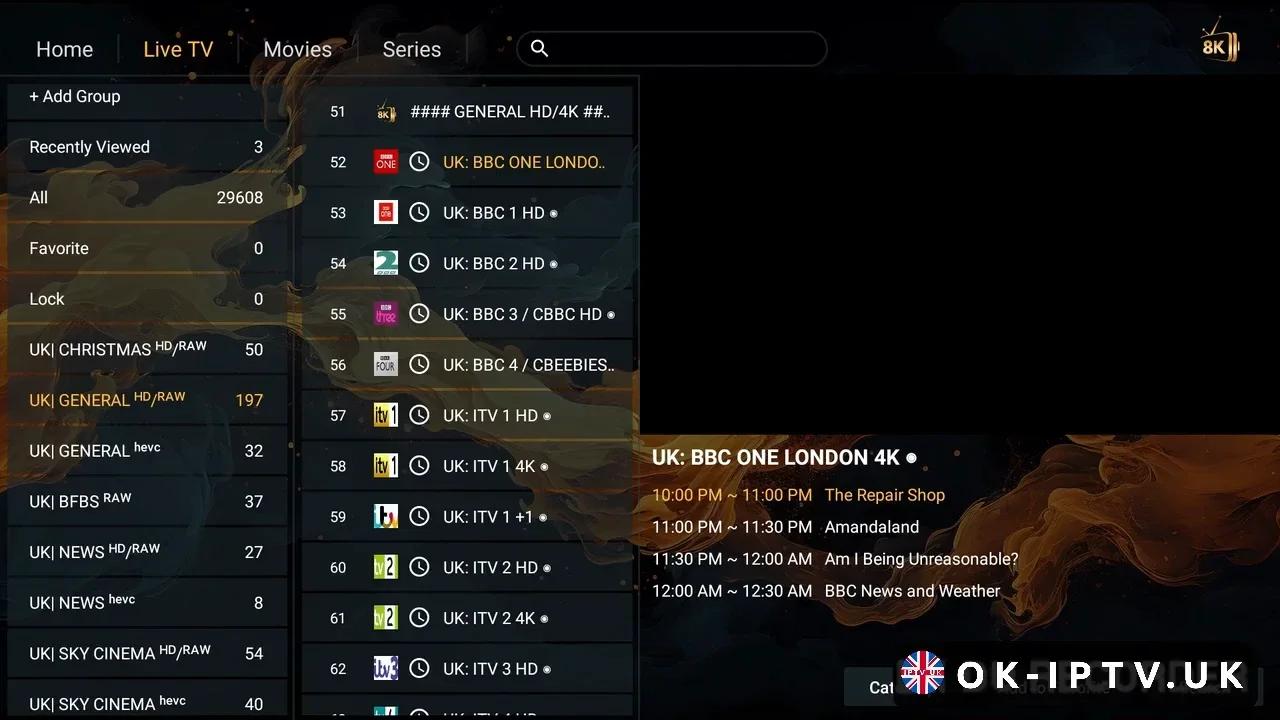Click the 8K TV logo in top-right corner
The height and width of the screenshot is (720, 1280).
coord(1219,44)
